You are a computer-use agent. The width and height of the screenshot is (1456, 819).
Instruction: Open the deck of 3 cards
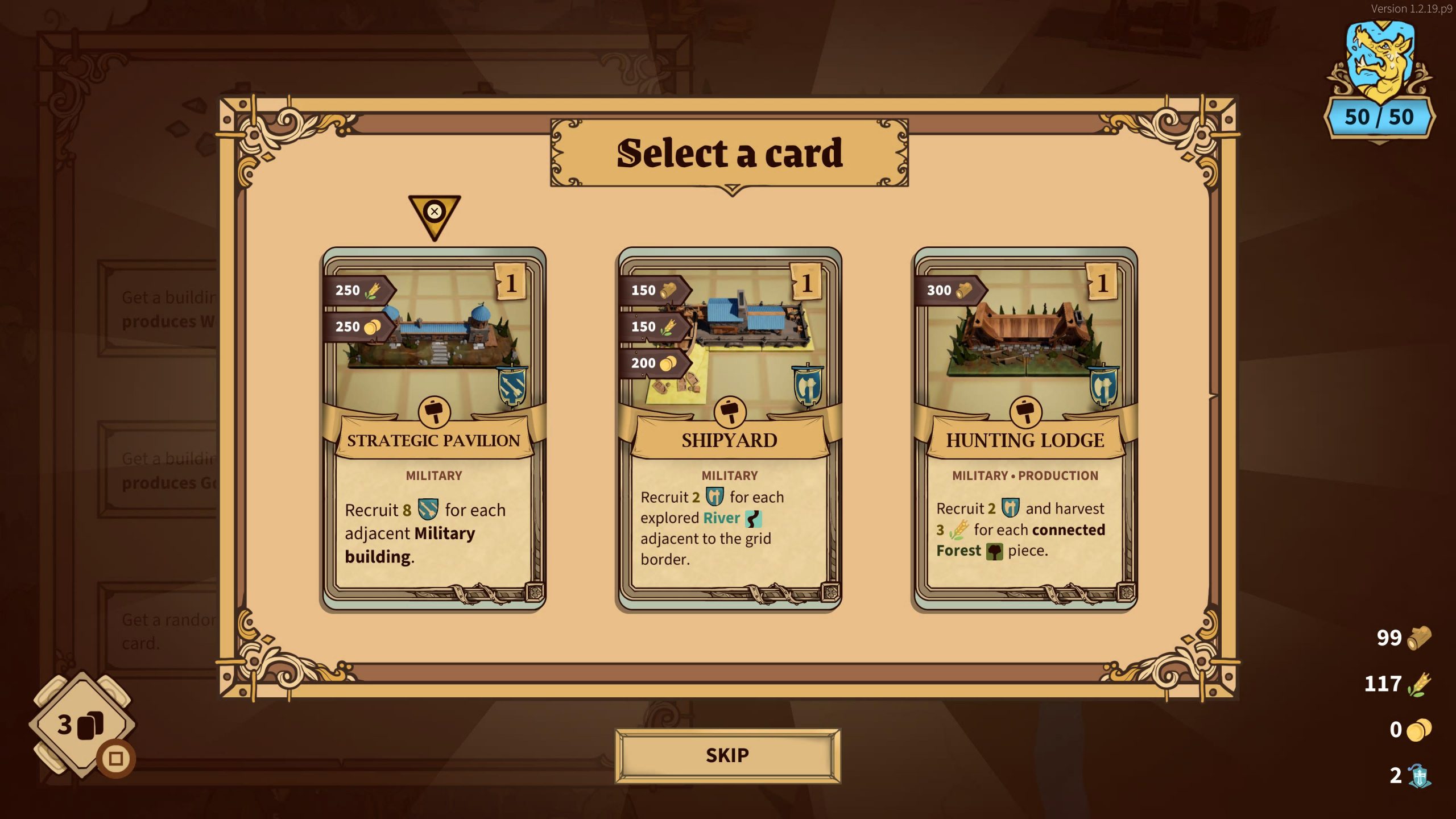81,725
